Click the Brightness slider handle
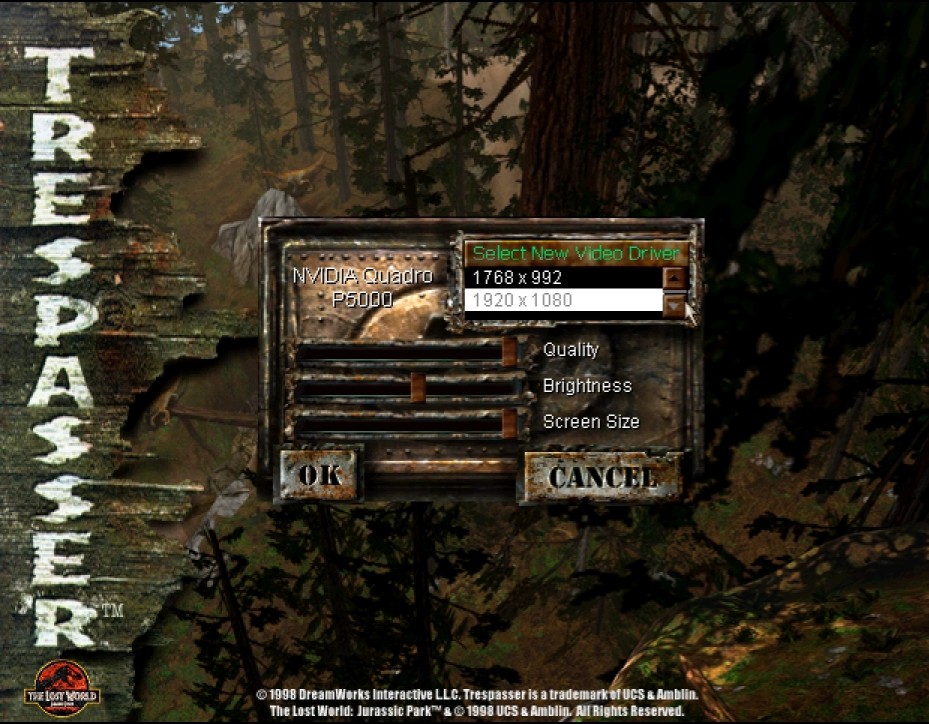This screenshot has height=724, width=929. (418, 386)
